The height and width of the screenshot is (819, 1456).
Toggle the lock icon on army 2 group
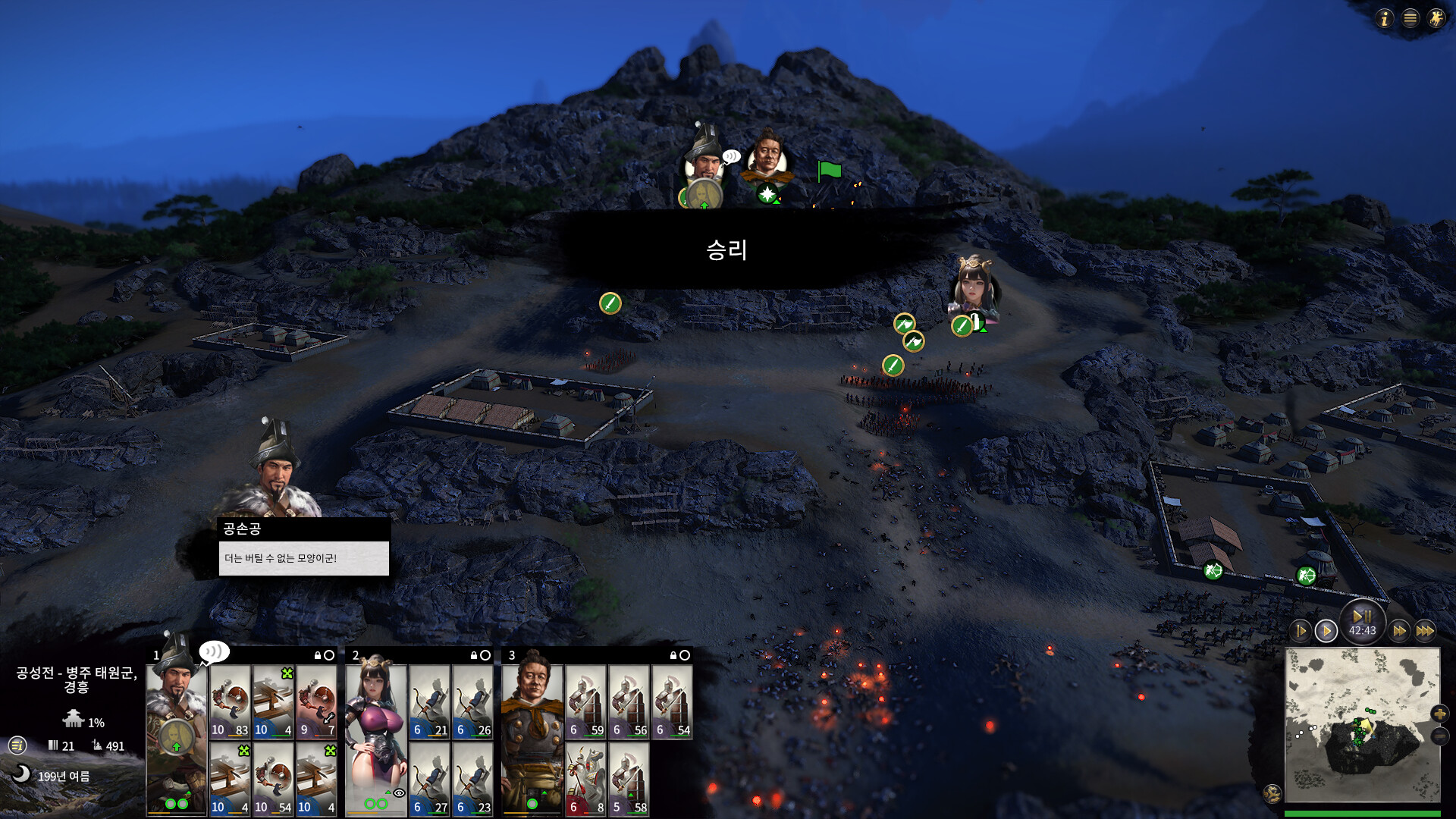(474, 655)
